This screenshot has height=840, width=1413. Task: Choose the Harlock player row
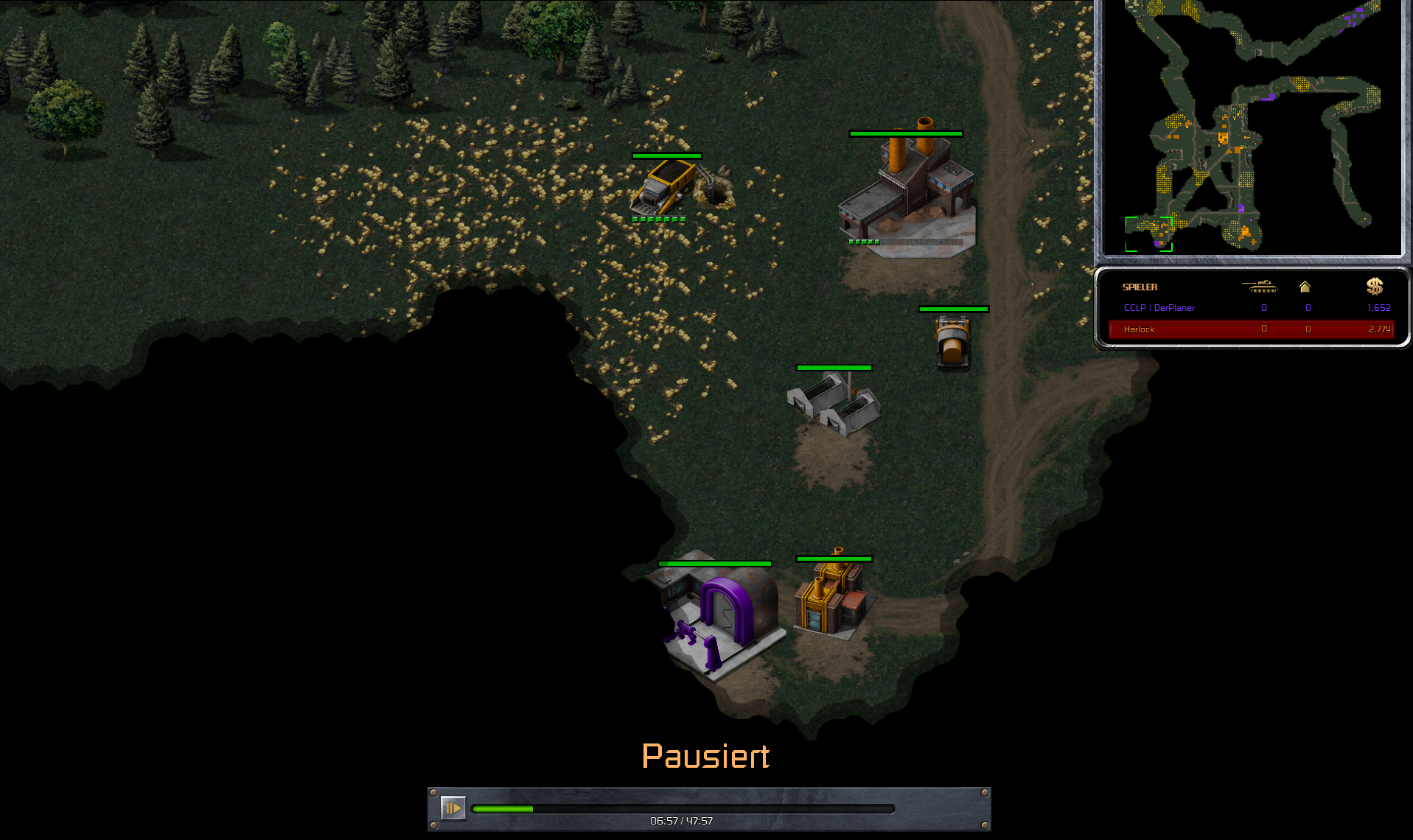(x=1250, y=329)
